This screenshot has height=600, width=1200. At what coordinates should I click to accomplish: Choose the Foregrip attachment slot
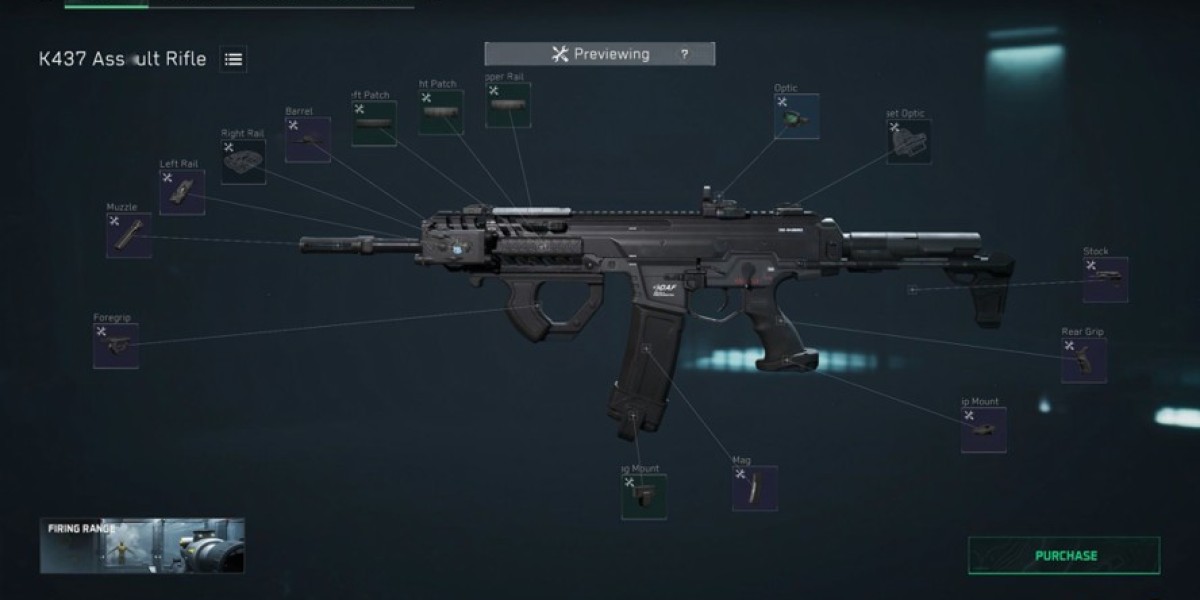pos(116,346)
